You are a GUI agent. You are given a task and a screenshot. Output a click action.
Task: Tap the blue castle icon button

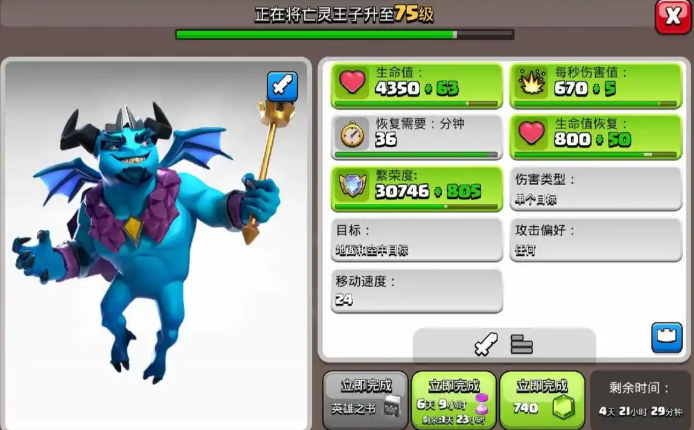(x=666, y=337)
